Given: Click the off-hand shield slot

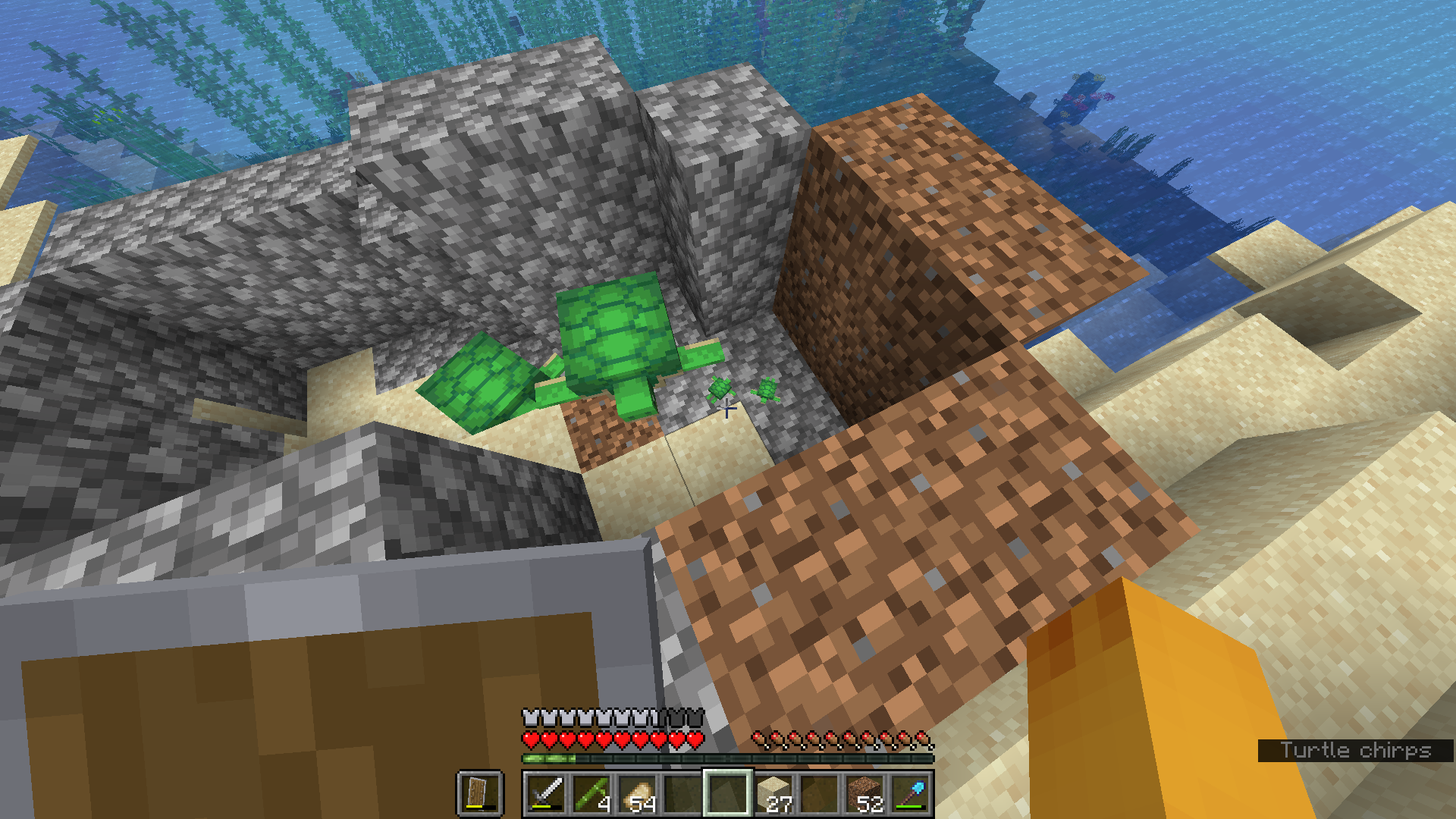Looking at the screenshot, I should [x=479, y=793].
